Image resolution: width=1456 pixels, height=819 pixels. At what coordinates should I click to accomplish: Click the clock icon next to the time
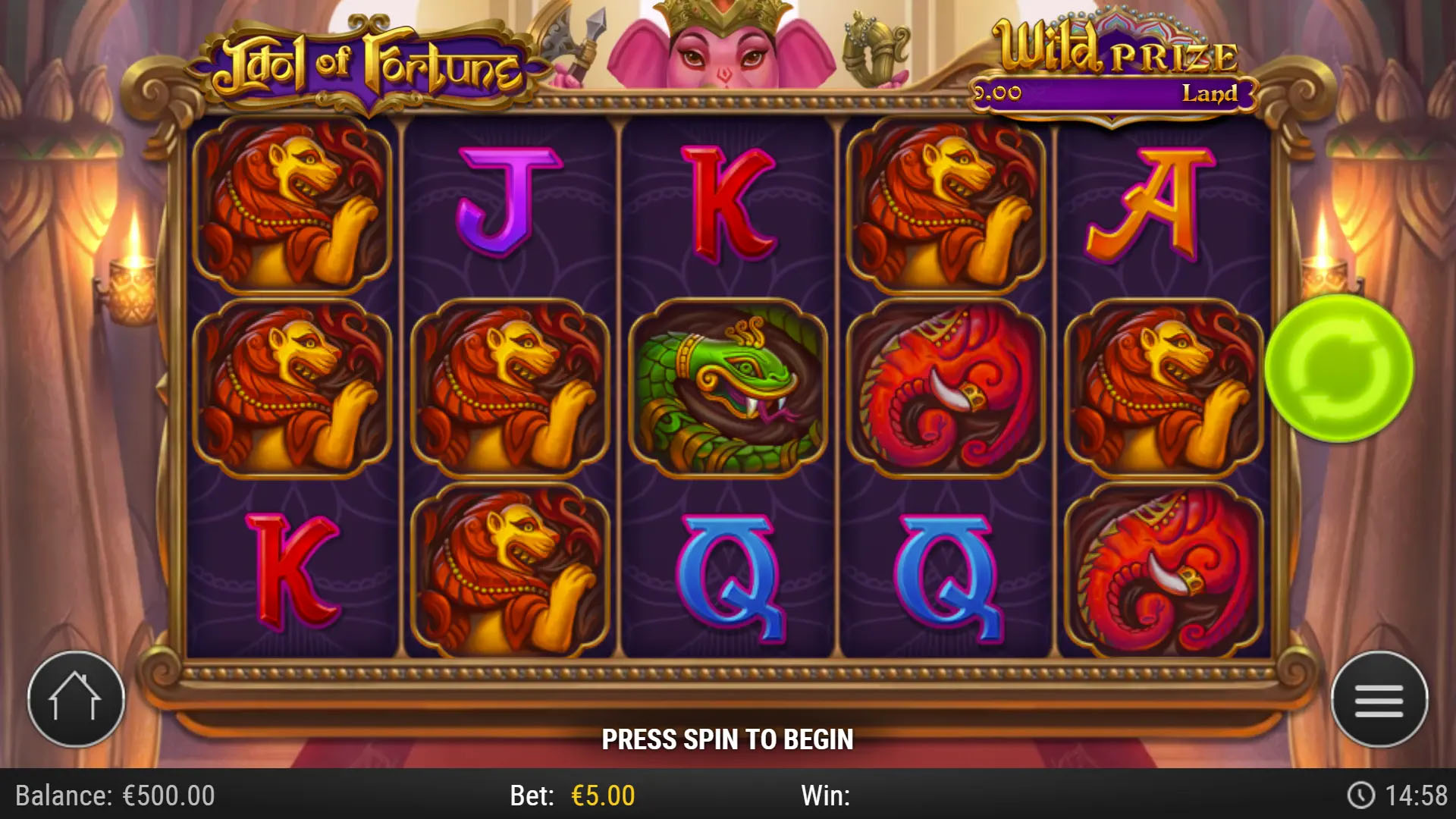(1360, 796)
